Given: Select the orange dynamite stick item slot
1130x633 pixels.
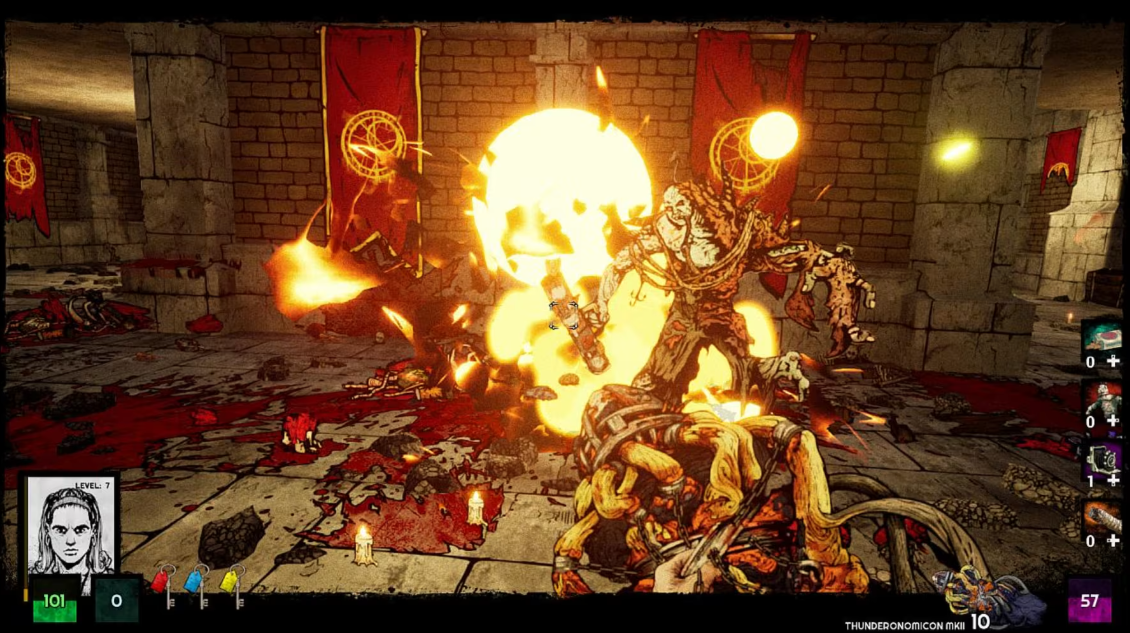Looking at the screenshot, I should (x=1102, y=517).
